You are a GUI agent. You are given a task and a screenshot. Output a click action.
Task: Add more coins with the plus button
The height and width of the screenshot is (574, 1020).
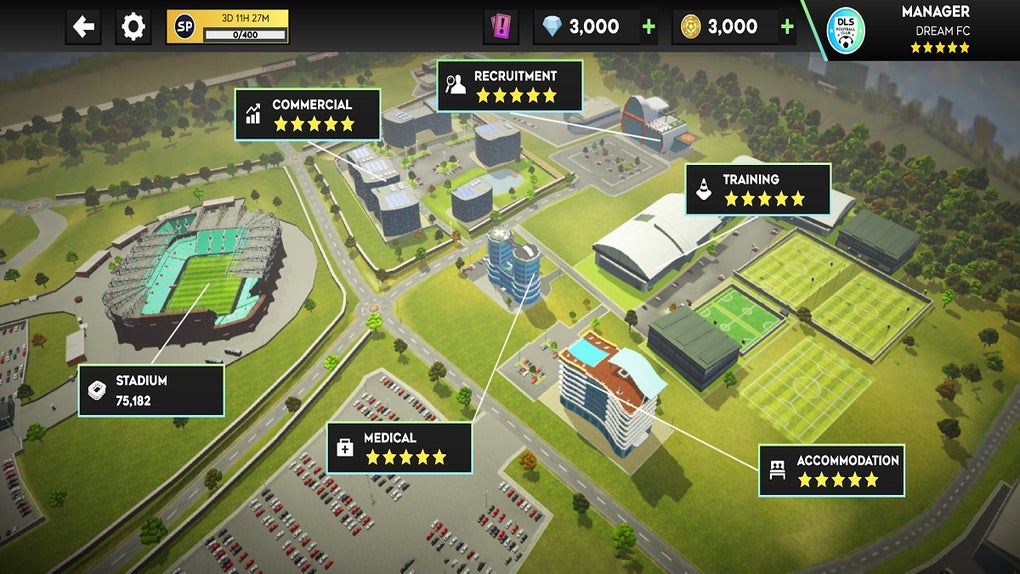pyautogui.click(x=787, y=27)
